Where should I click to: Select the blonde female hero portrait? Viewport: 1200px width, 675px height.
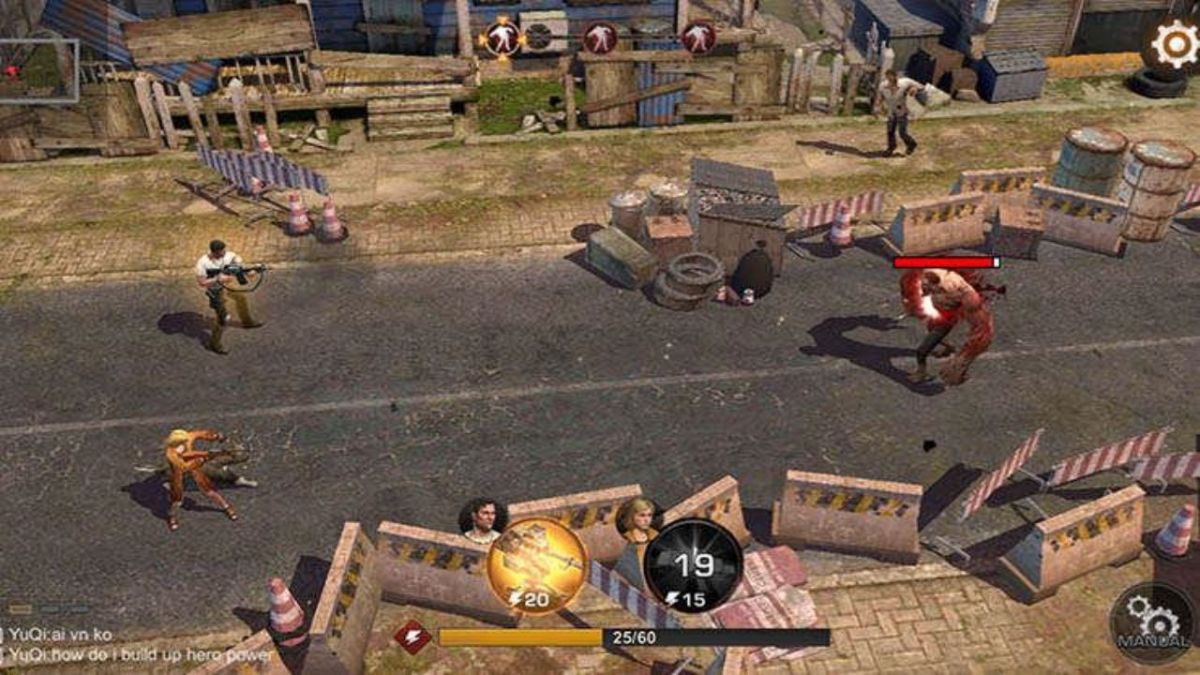[x=636, y=518]
